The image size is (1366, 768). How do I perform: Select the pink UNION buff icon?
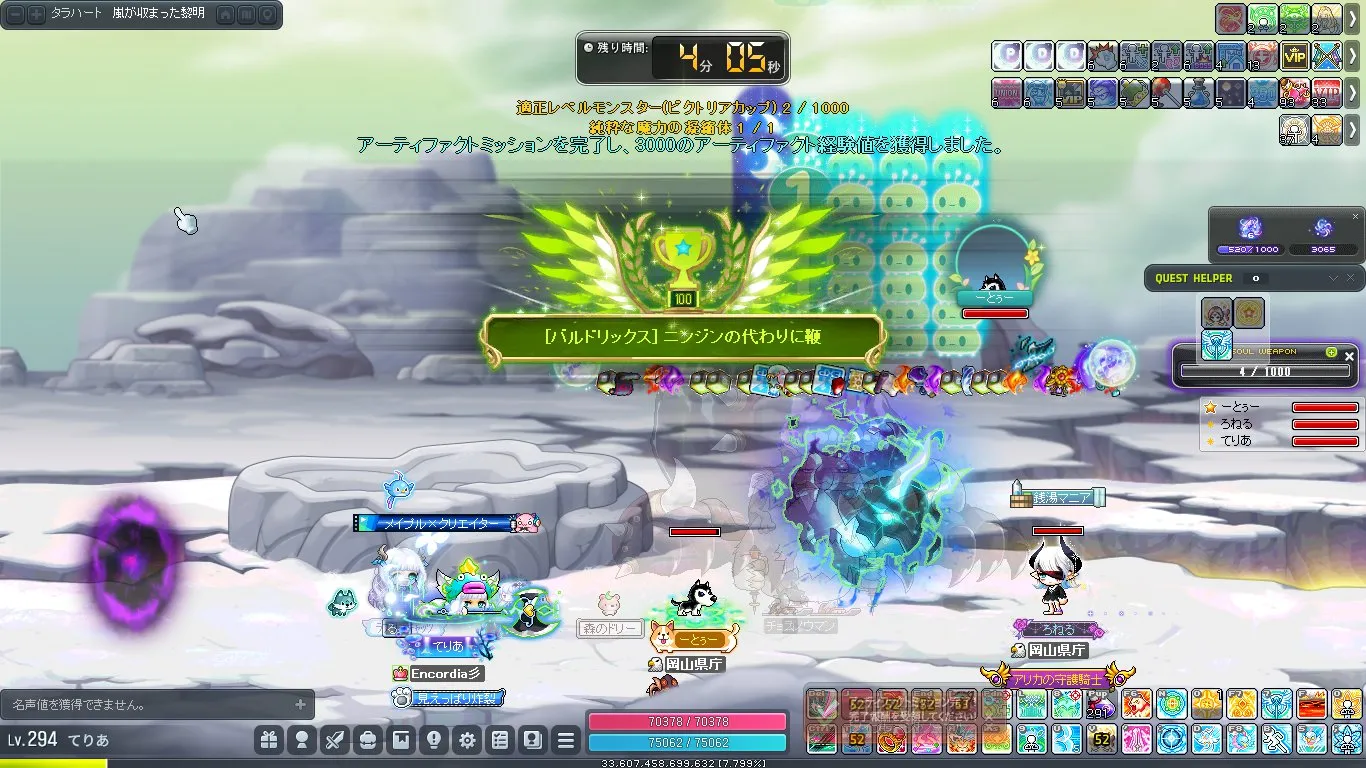(x=1006, y=93)
